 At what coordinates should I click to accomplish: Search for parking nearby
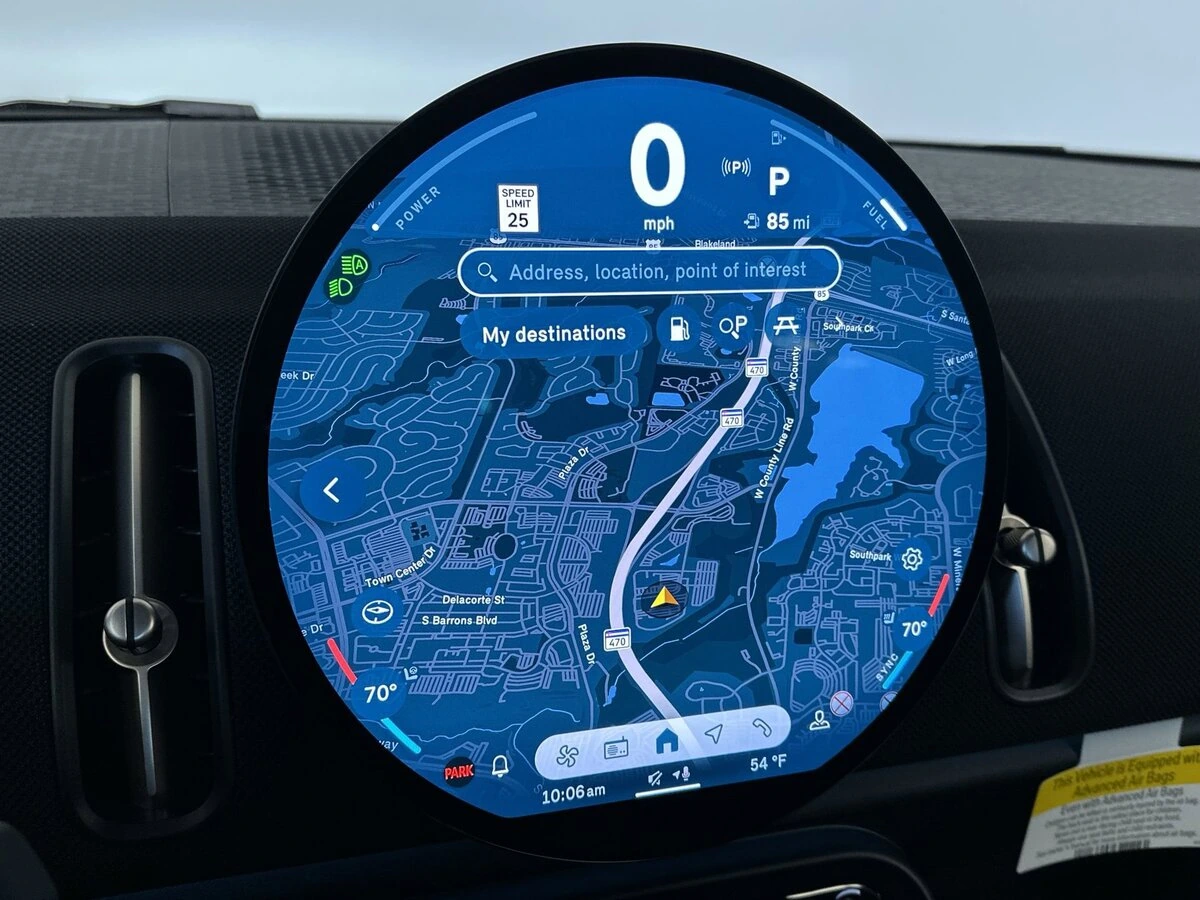[x=734, y=326]
